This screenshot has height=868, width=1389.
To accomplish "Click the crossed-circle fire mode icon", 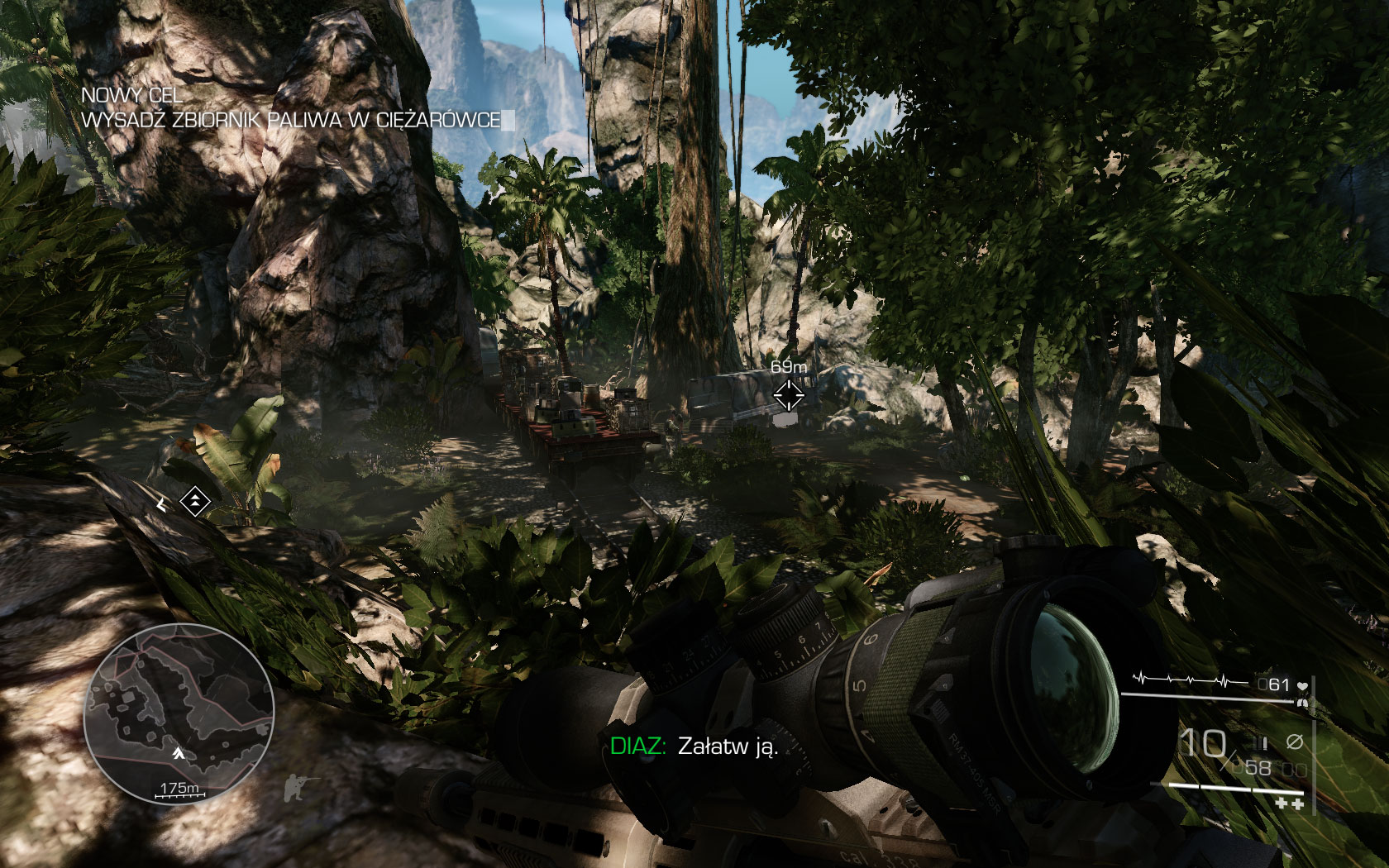I will point(1295,741).
